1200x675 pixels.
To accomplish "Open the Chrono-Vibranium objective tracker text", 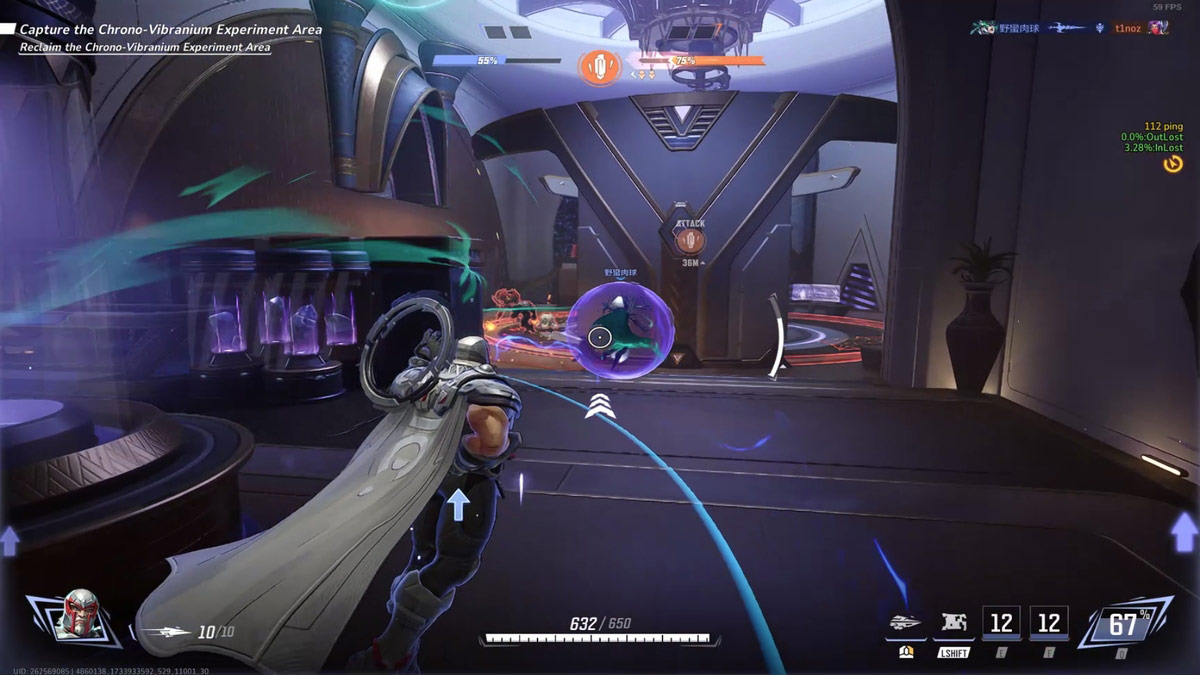I will point(170,30).
